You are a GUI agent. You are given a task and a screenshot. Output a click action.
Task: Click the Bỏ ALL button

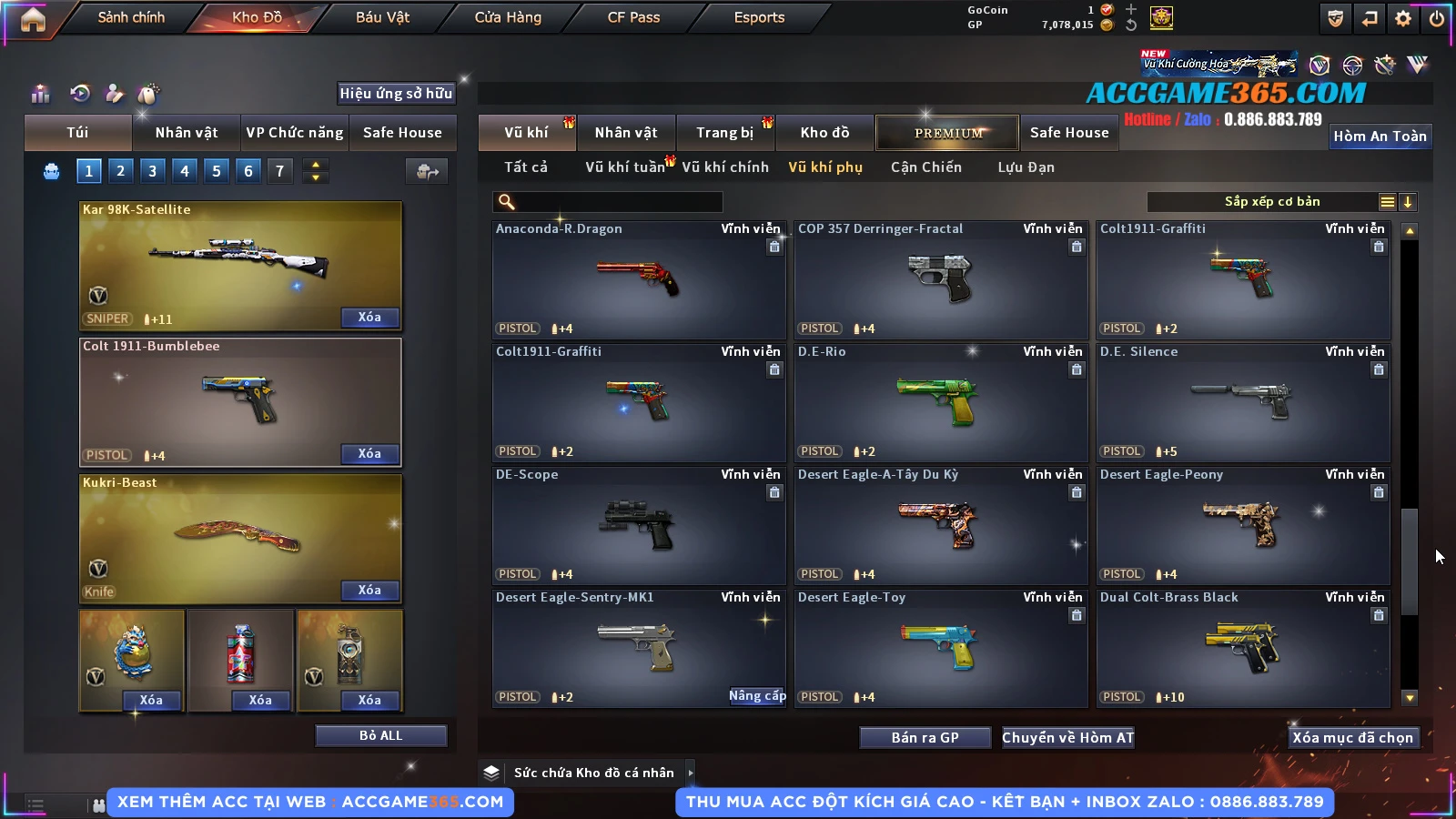click(x=380, y=735)
